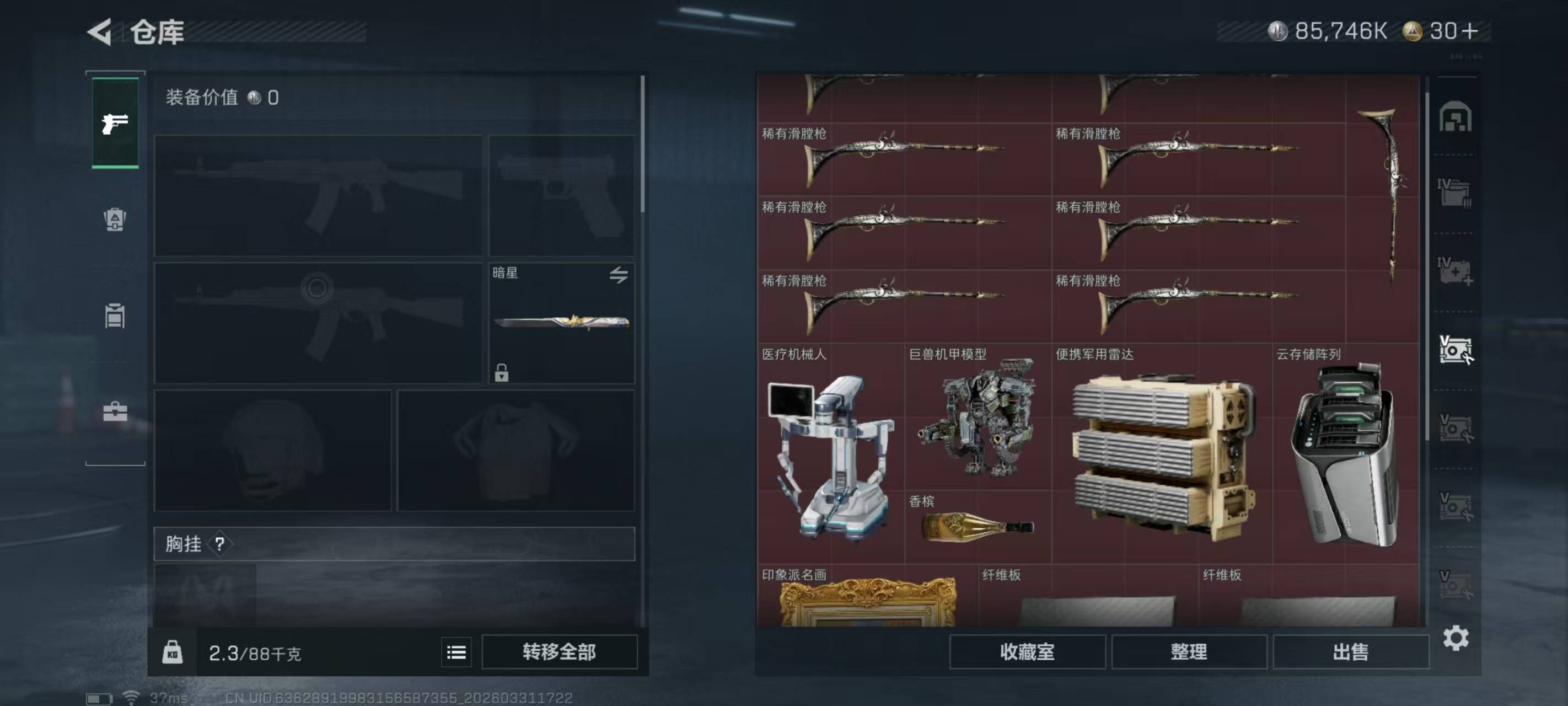Open the briefcase tab on the left sidebar
Screen dimensions: 1568x706
point(115,412)
